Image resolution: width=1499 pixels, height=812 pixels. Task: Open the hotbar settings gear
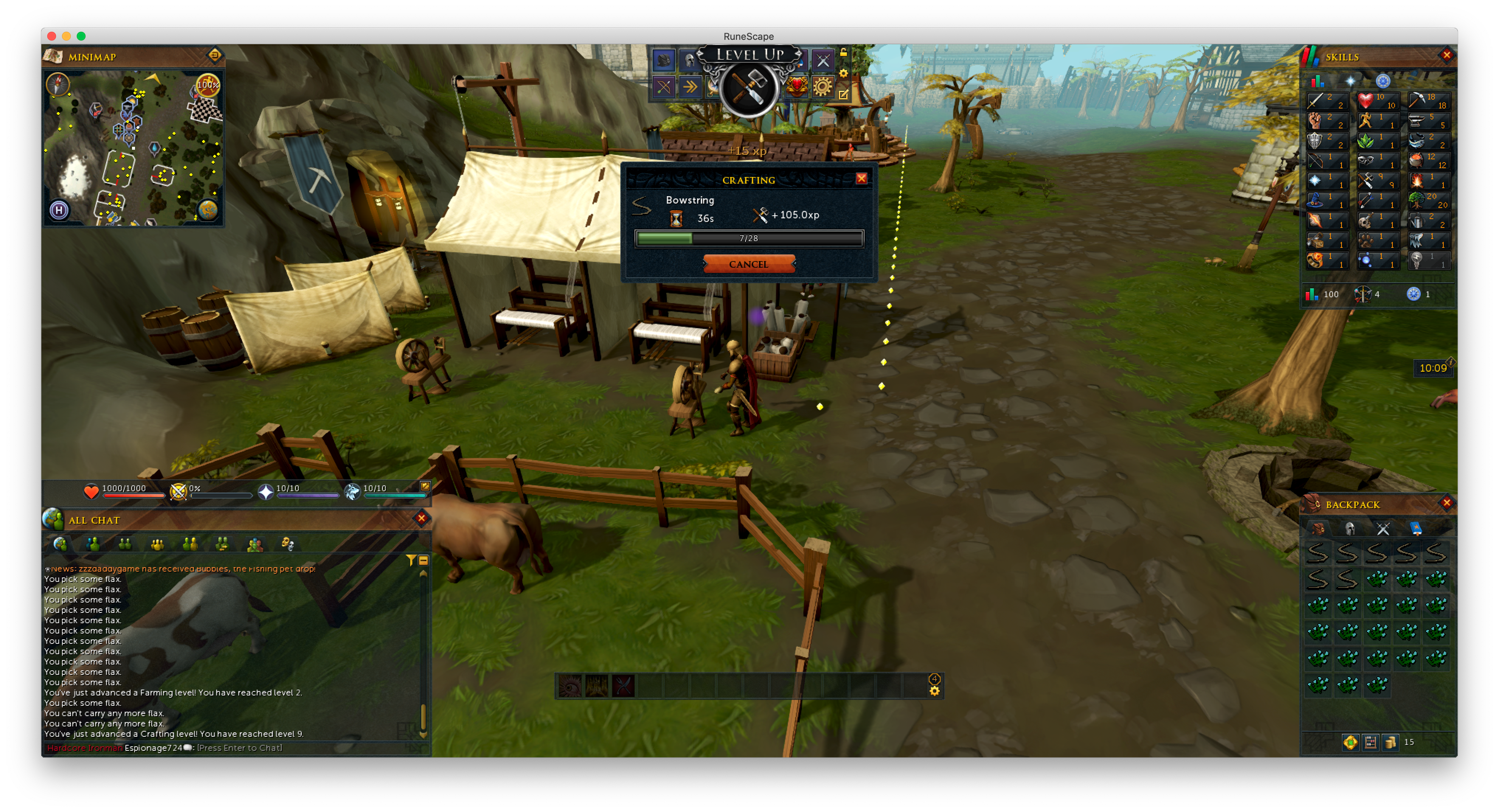(x=935, y=691)
